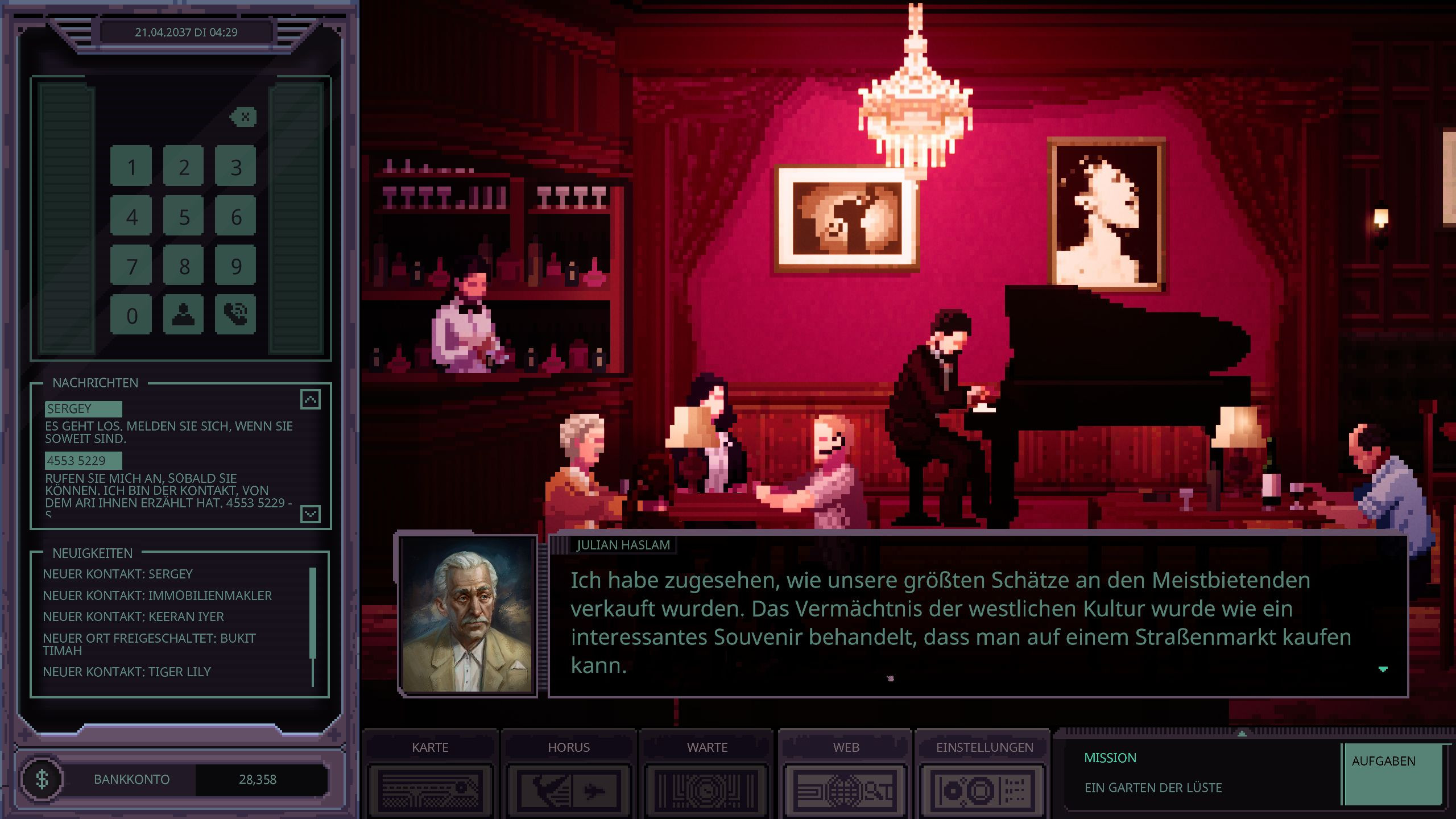Start the call with the phone icon
Screen dimensions: 1456x819
pos(236,315)
